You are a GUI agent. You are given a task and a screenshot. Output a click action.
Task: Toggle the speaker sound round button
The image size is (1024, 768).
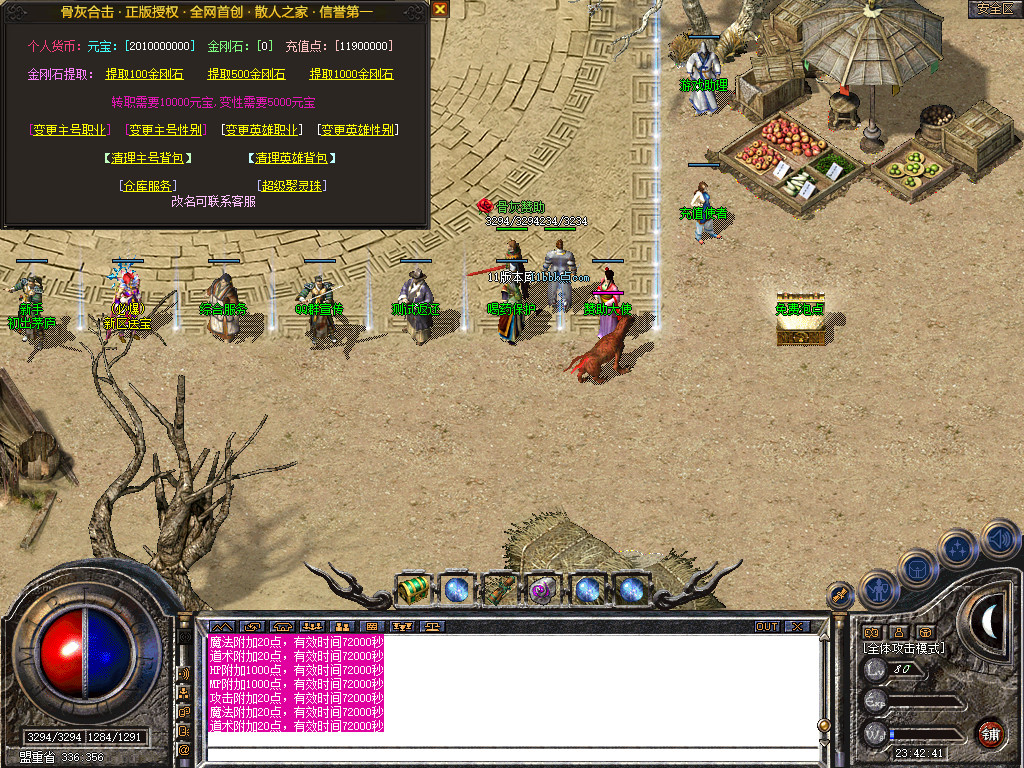click(1000, 539)
